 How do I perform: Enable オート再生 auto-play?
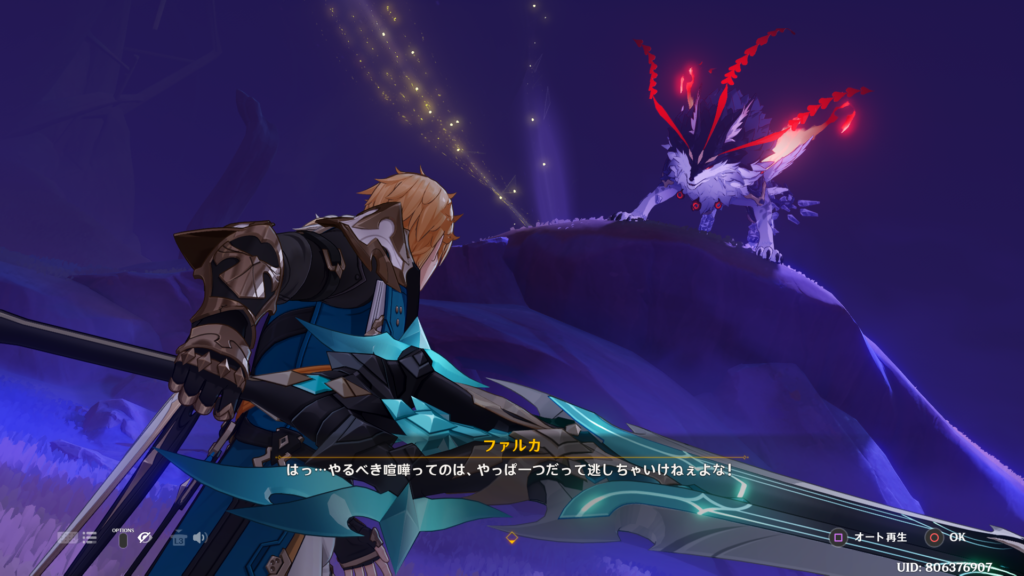869,537
